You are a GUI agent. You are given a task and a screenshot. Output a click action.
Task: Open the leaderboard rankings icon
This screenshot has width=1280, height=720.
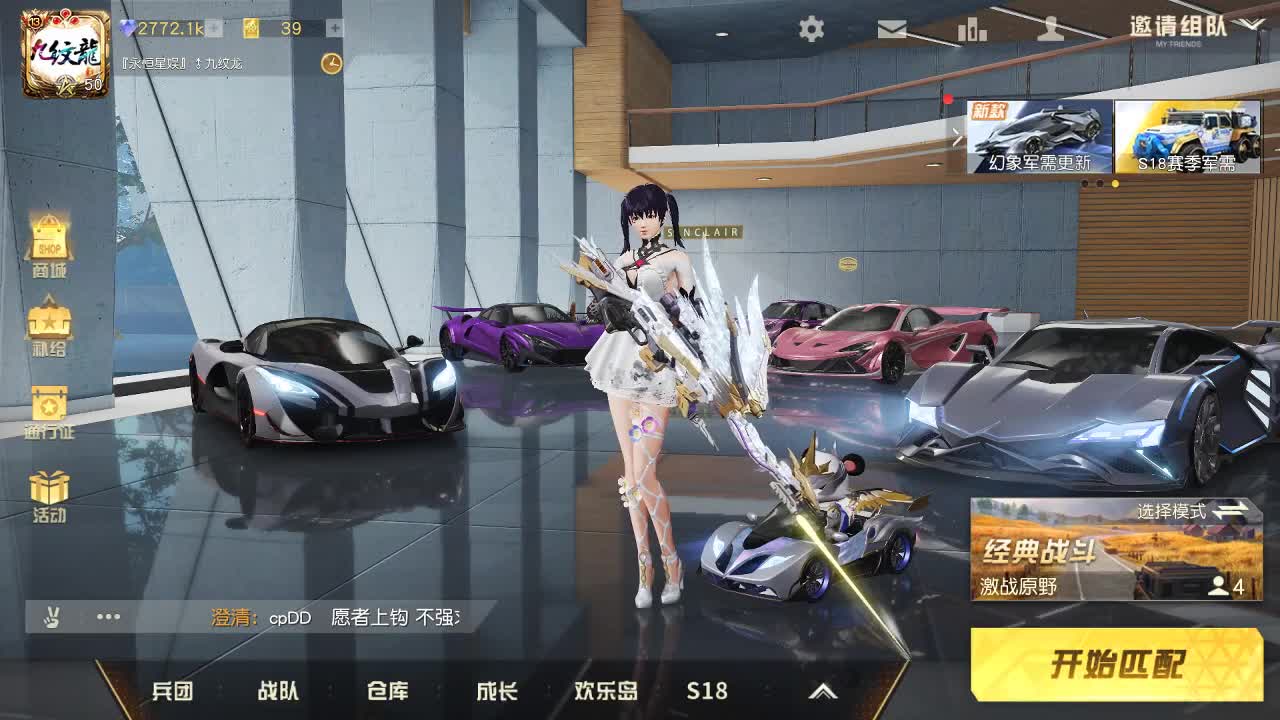972,30
